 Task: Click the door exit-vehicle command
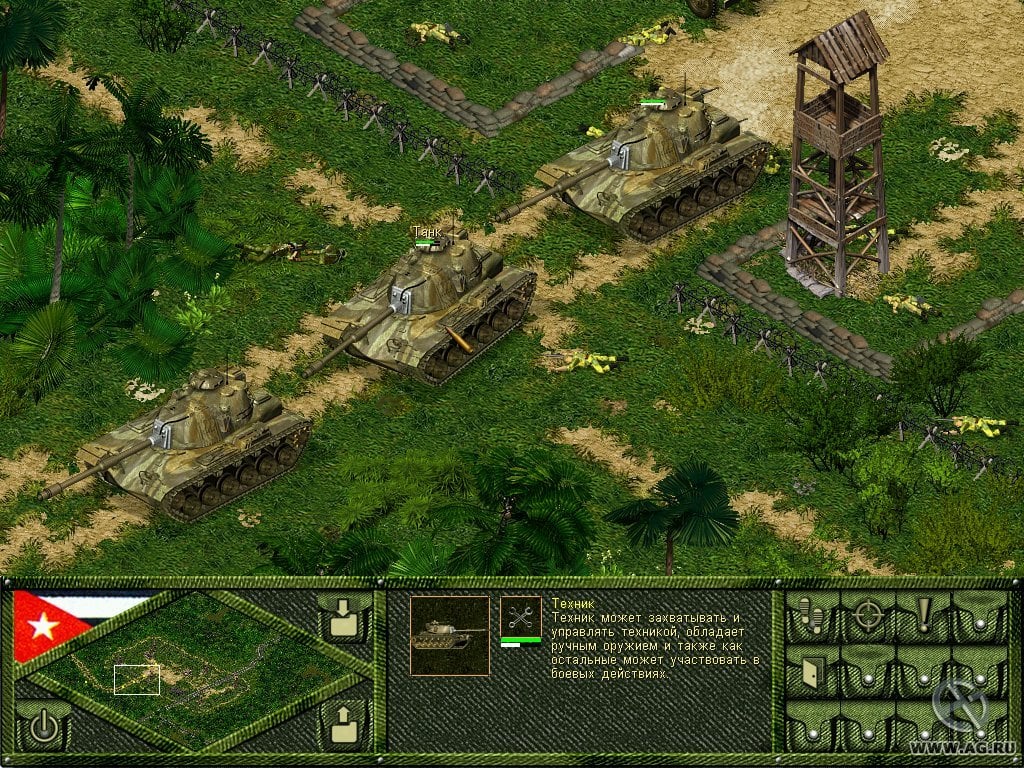(x=811, y=672)
